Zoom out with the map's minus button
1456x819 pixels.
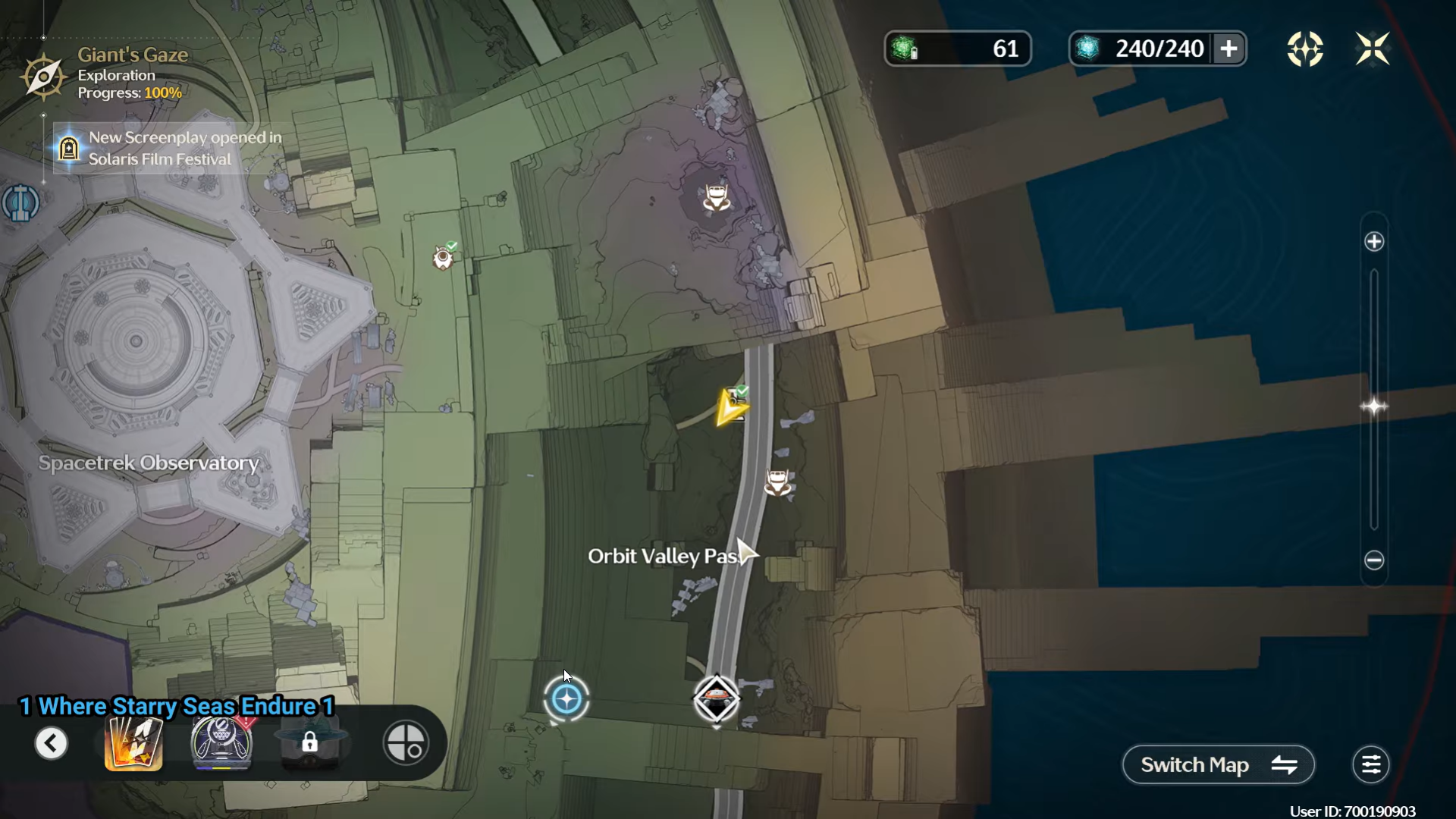pyautogui.click(x=1374, y=560)
